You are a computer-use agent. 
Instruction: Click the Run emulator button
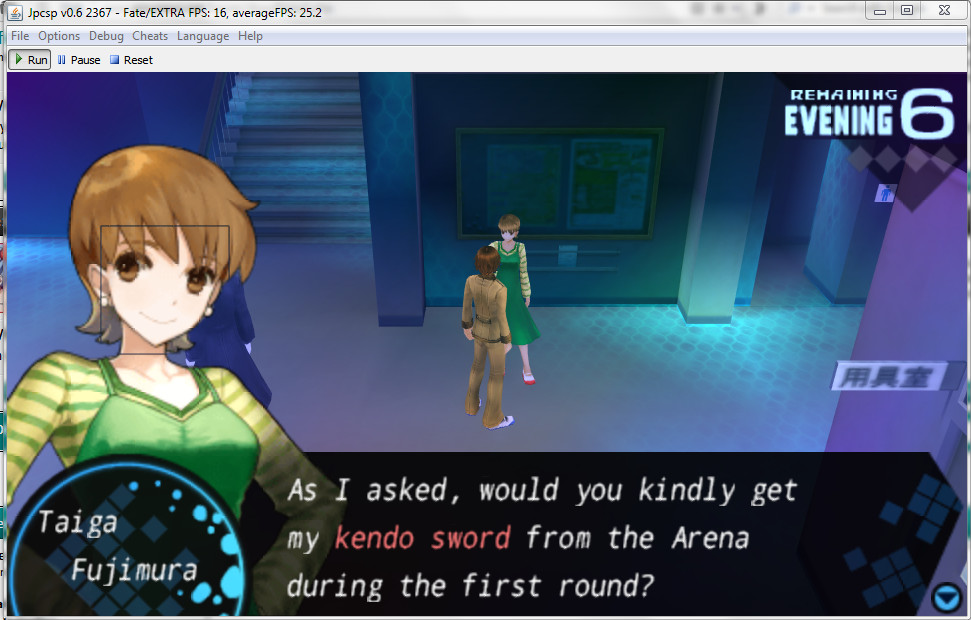coord(30,60)
